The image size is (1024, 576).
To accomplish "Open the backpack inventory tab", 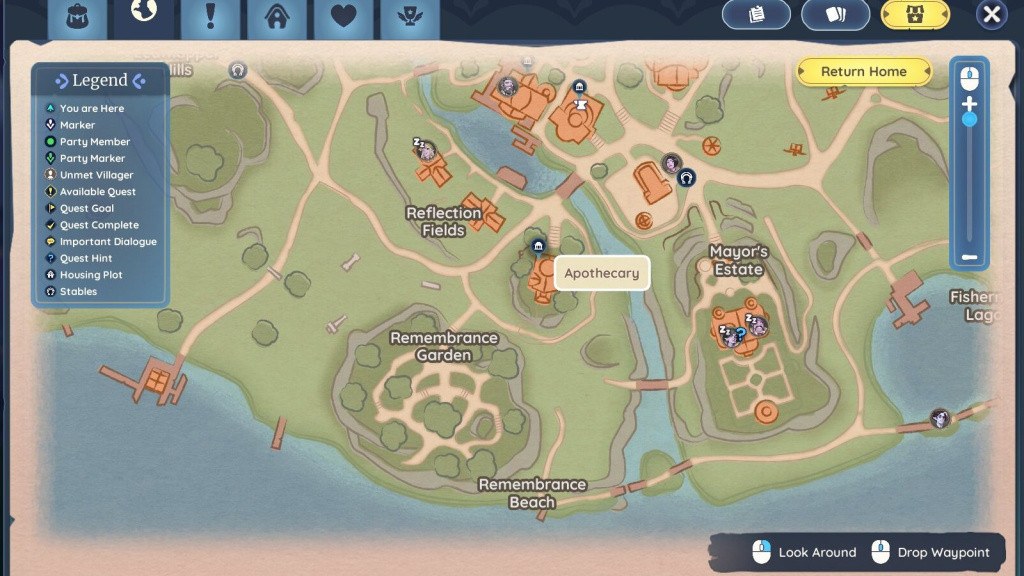I will [77, 17].
